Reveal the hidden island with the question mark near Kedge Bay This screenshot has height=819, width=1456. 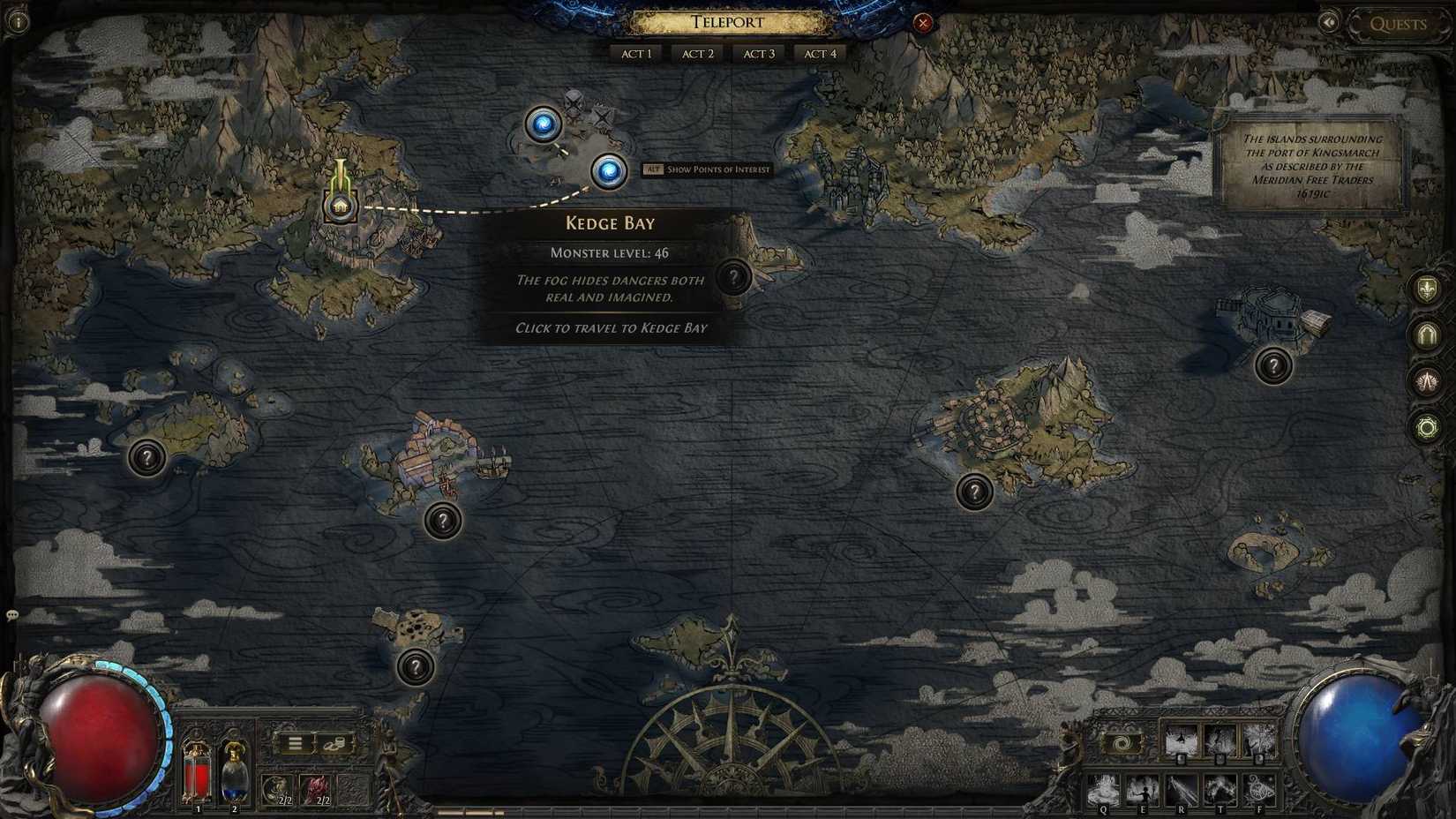click(x=735, y=277)
